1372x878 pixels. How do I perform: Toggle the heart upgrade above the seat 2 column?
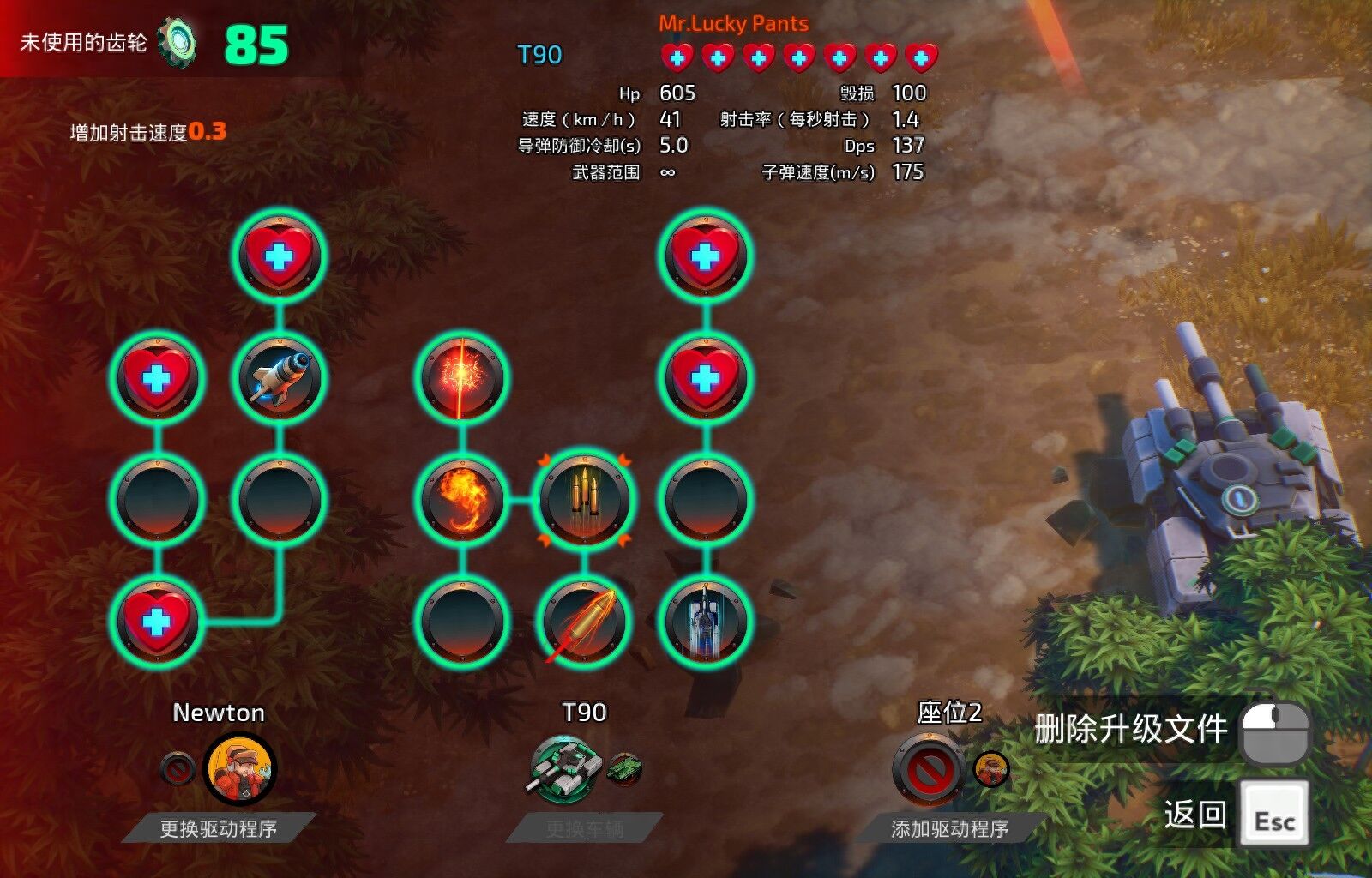[703, 255]
